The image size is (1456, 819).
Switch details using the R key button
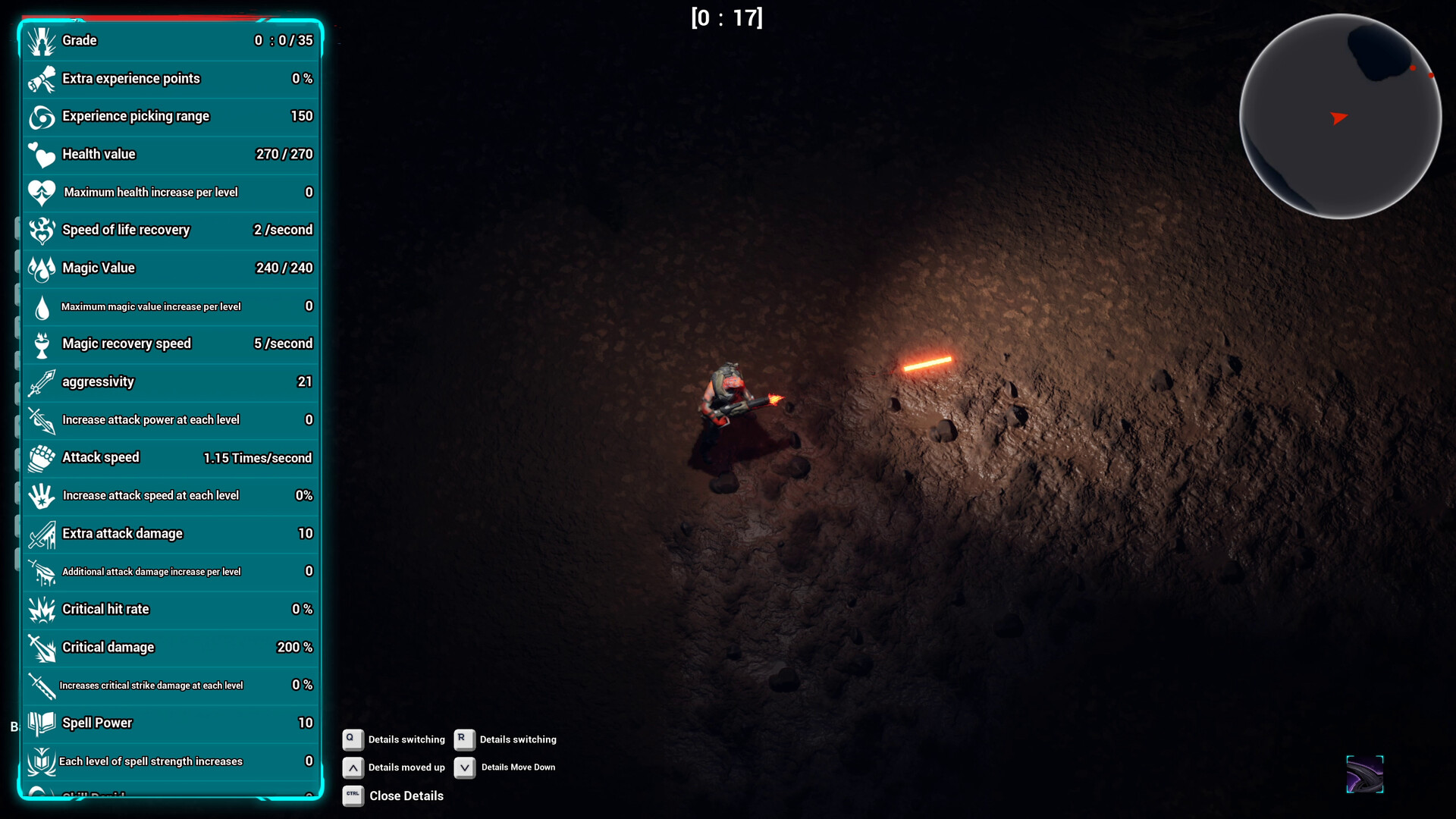click(463, 739)
